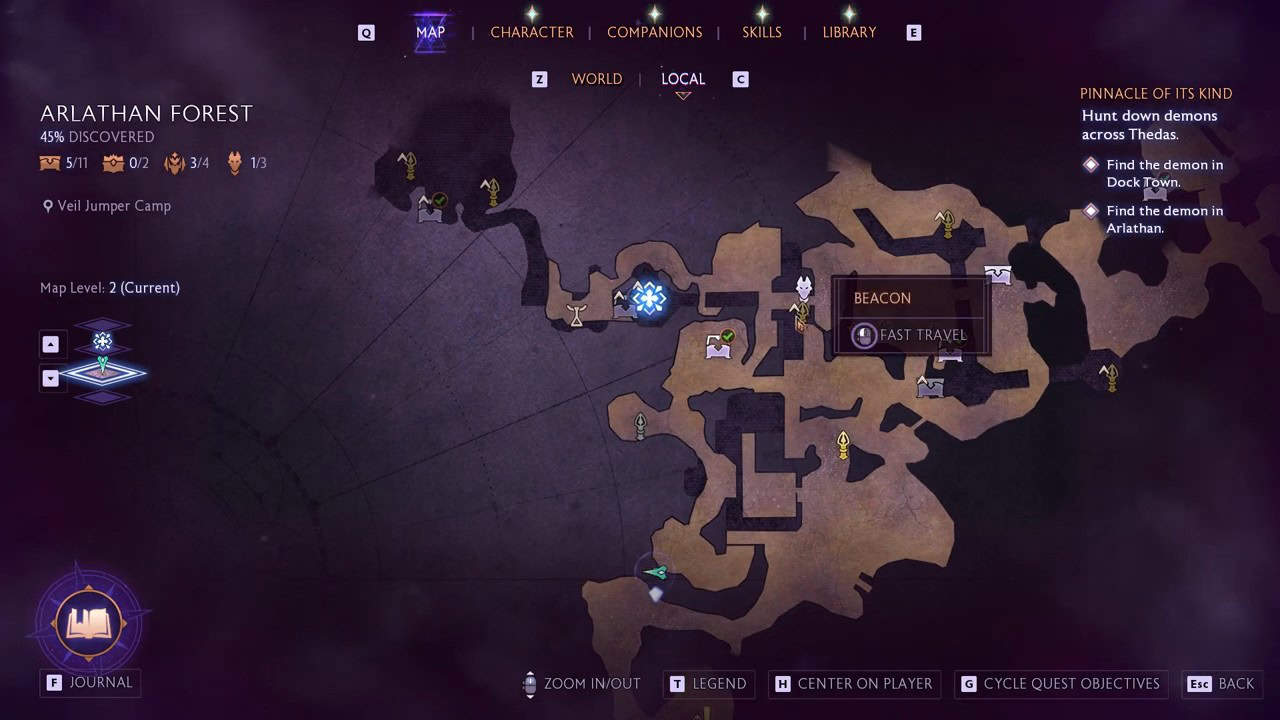Select the Local map view
This screenshot has height=720, width=1280.
683,79
